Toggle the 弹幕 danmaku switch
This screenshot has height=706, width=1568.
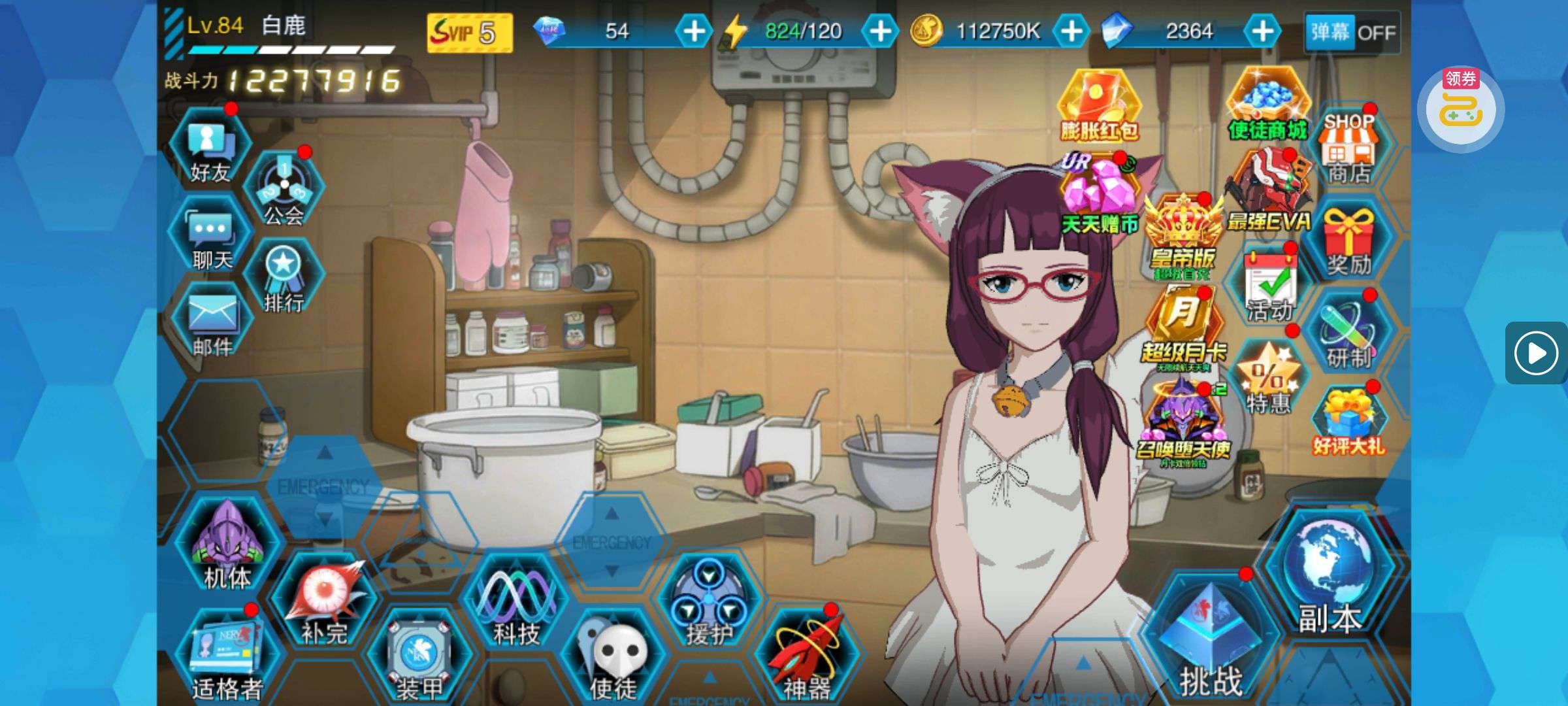1352,31
